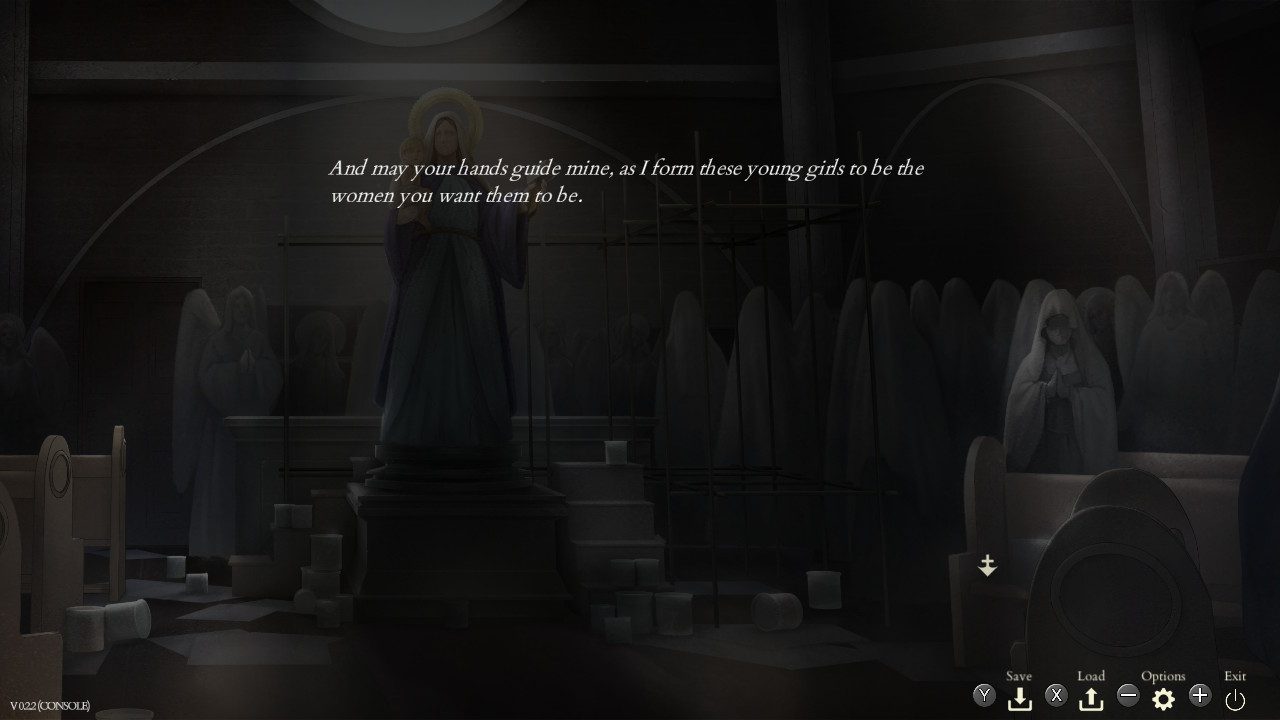
Task: Open the Options menu via its label
Action: 1163,676
